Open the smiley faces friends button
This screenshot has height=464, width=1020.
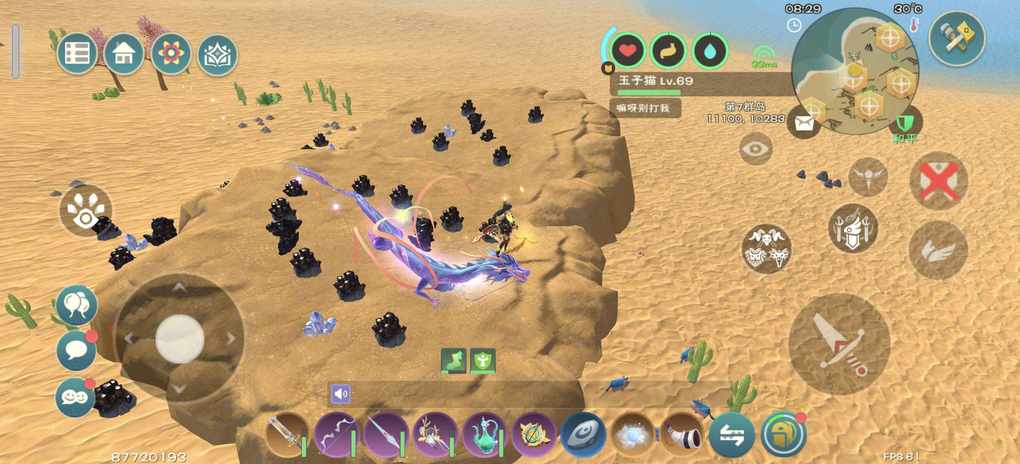pyautogui.click(x=76, y=397)
